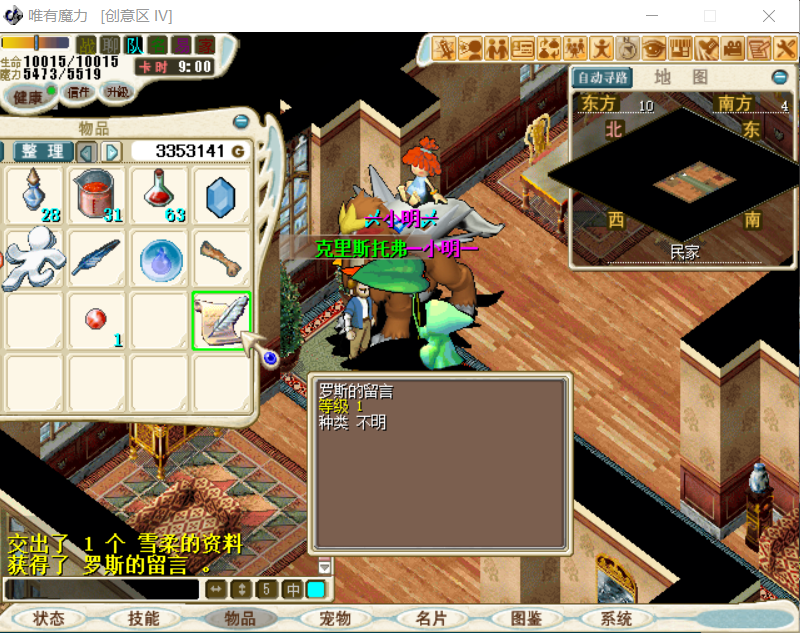Select the blue feather item slot
Image resolution: width=800 pixels, height=633 pixels.
point(96,258)
